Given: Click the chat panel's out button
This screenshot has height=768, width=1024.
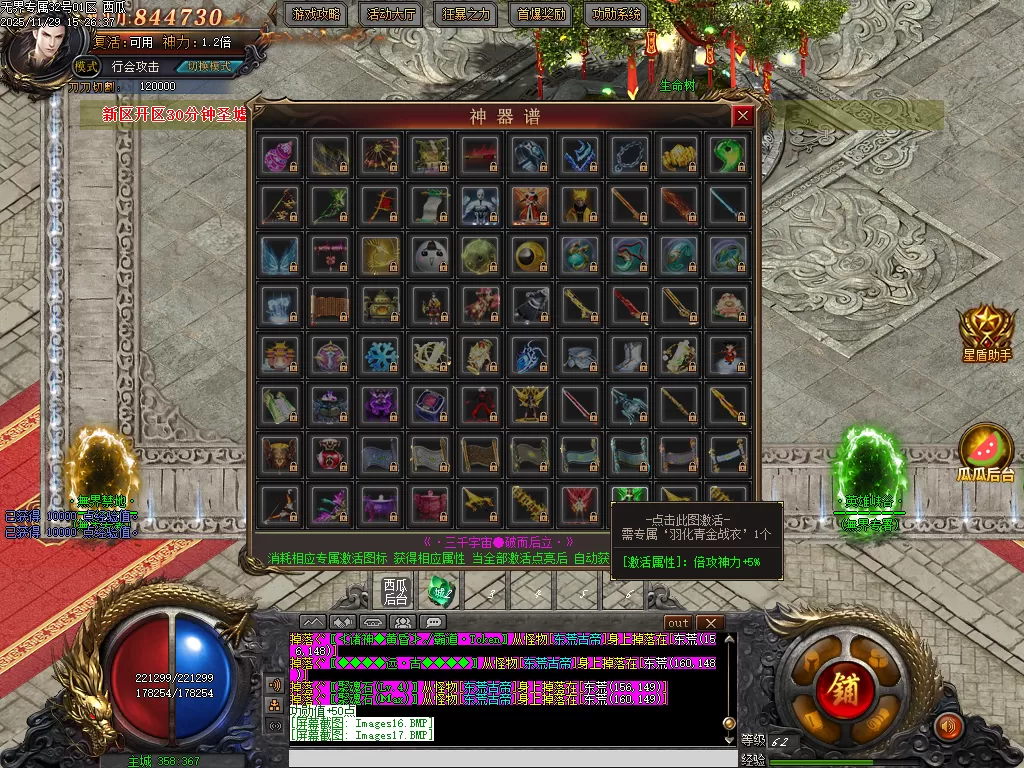Looking at the screenshot, I should [677, 623].
